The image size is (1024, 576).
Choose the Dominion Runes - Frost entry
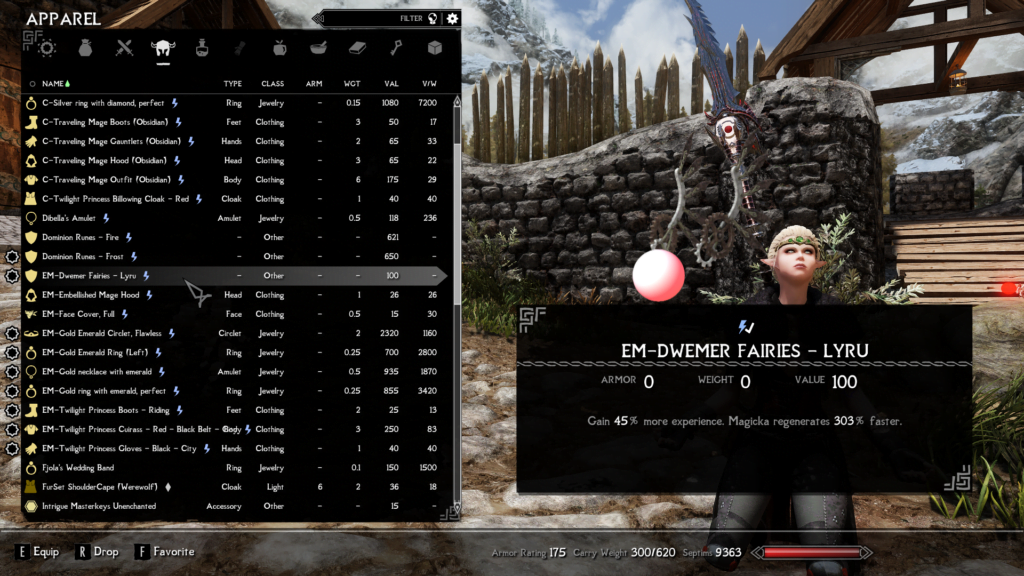coord(82,256)
